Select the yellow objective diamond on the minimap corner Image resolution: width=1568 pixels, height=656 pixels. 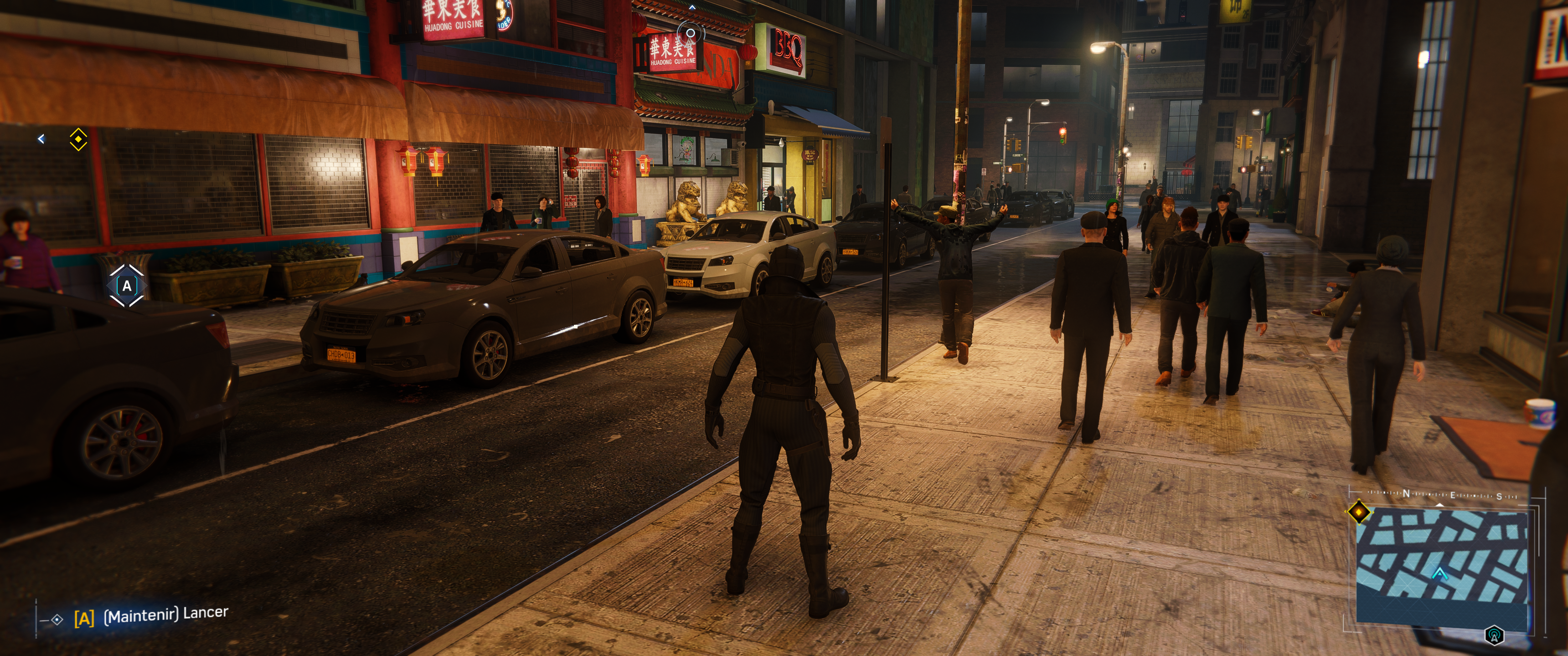[1359, 512]
